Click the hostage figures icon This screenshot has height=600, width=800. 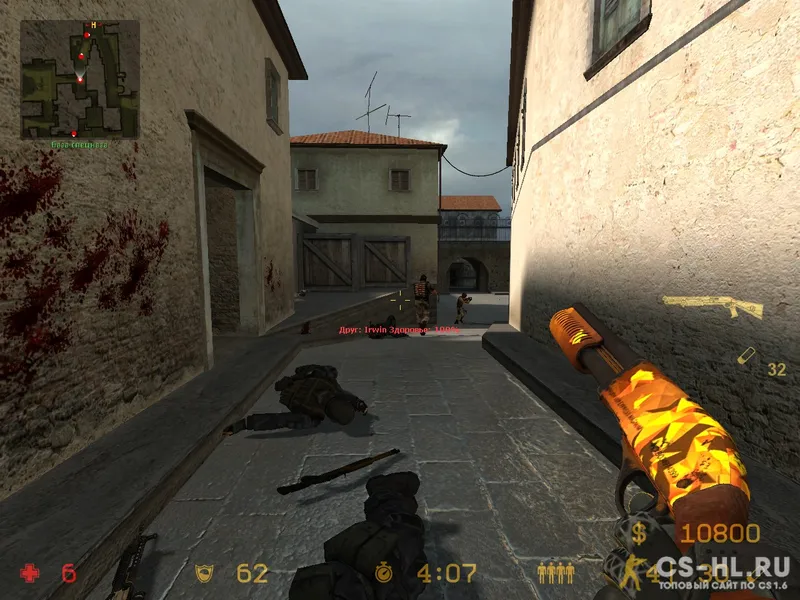(555, 573)
